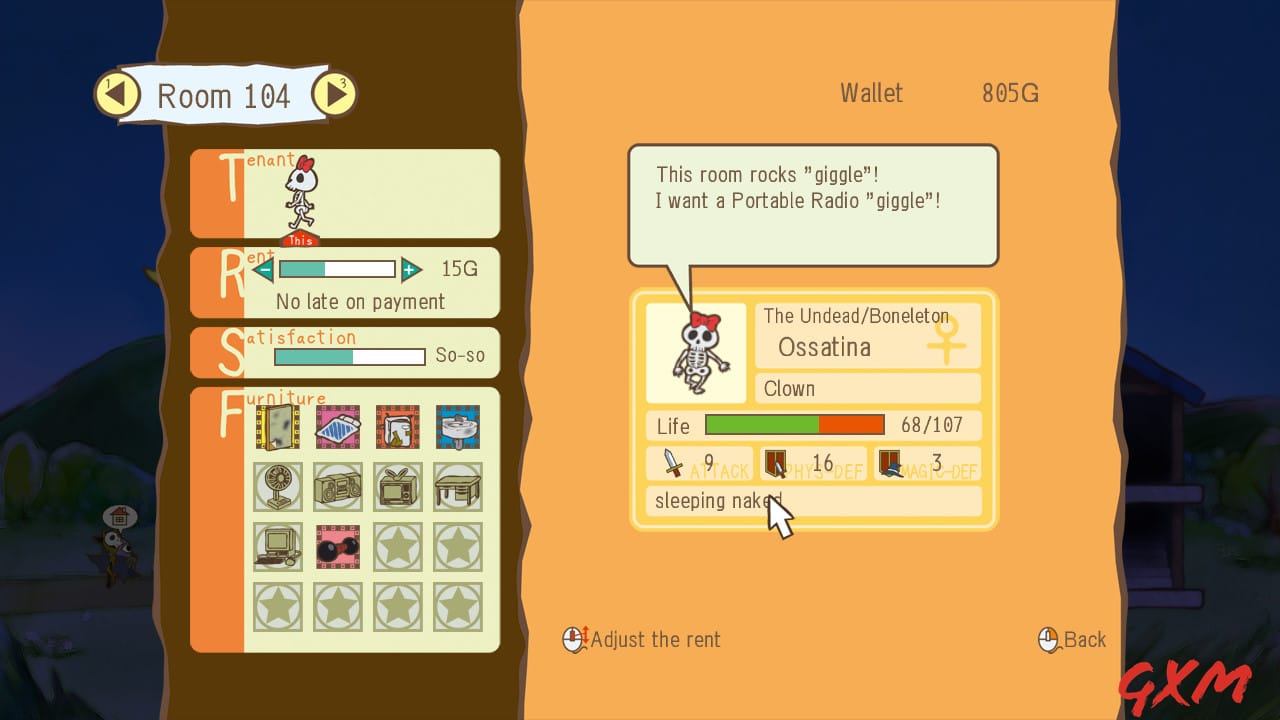Click an empty star furniture slot

pos(397,547)
